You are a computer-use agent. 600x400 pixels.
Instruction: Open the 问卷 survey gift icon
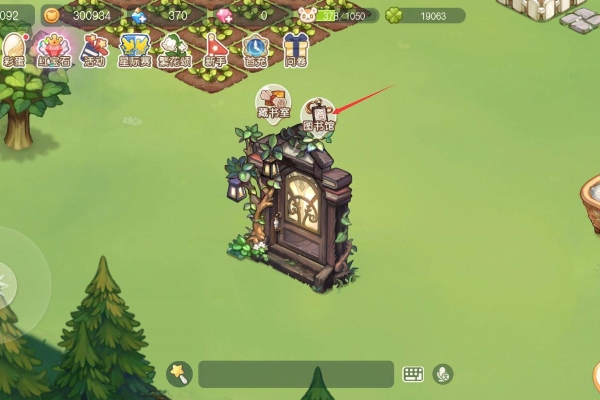tap(296, 50)
